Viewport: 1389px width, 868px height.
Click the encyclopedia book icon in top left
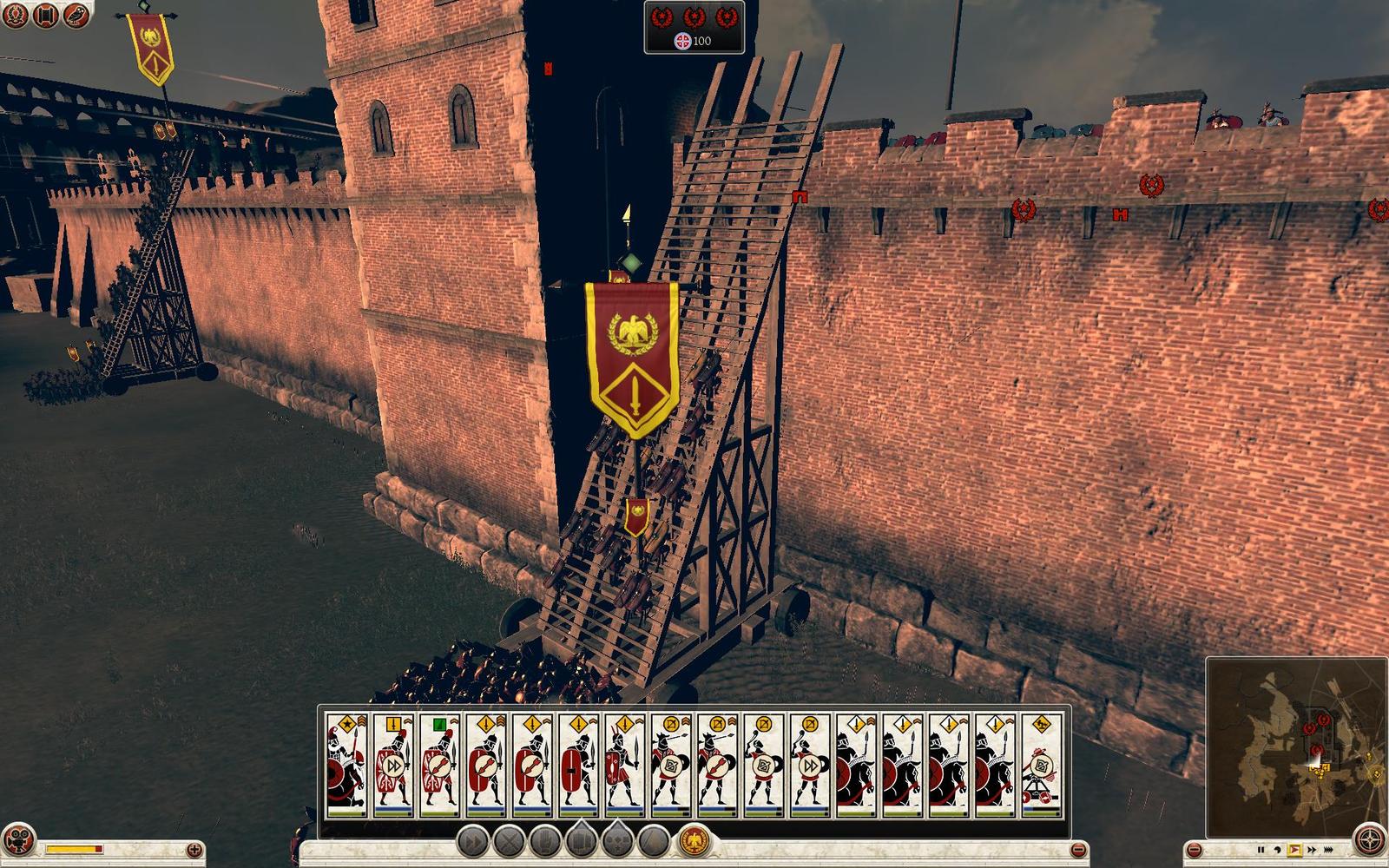[x=43, y=15]
